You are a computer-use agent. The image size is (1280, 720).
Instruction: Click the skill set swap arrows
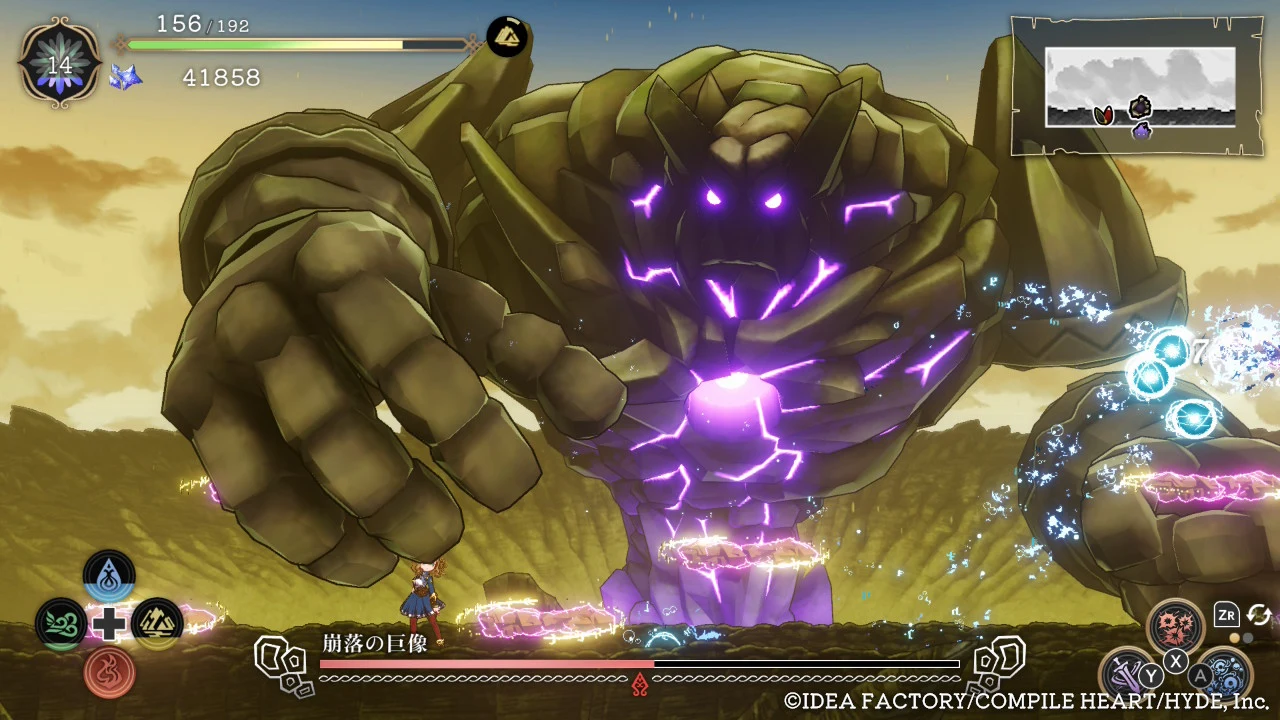coord(1259,615)
